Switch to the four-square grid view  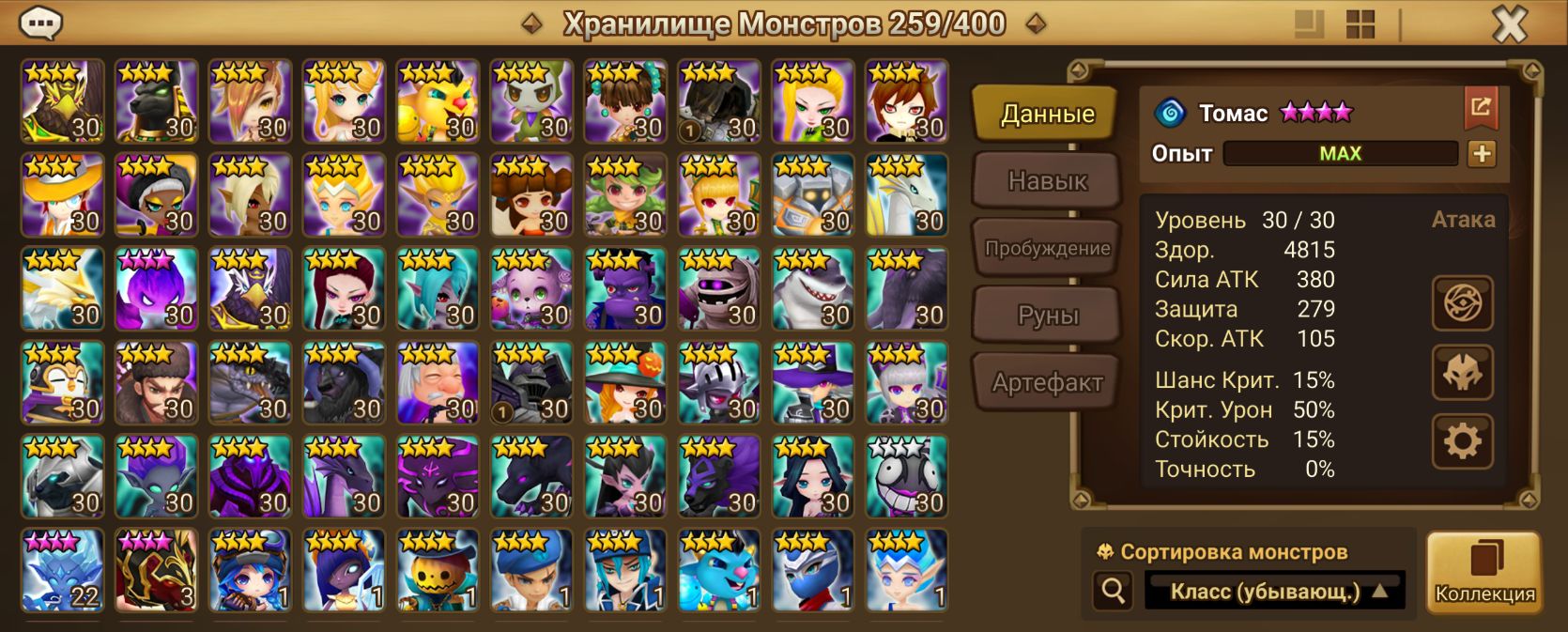(1360, 24)
